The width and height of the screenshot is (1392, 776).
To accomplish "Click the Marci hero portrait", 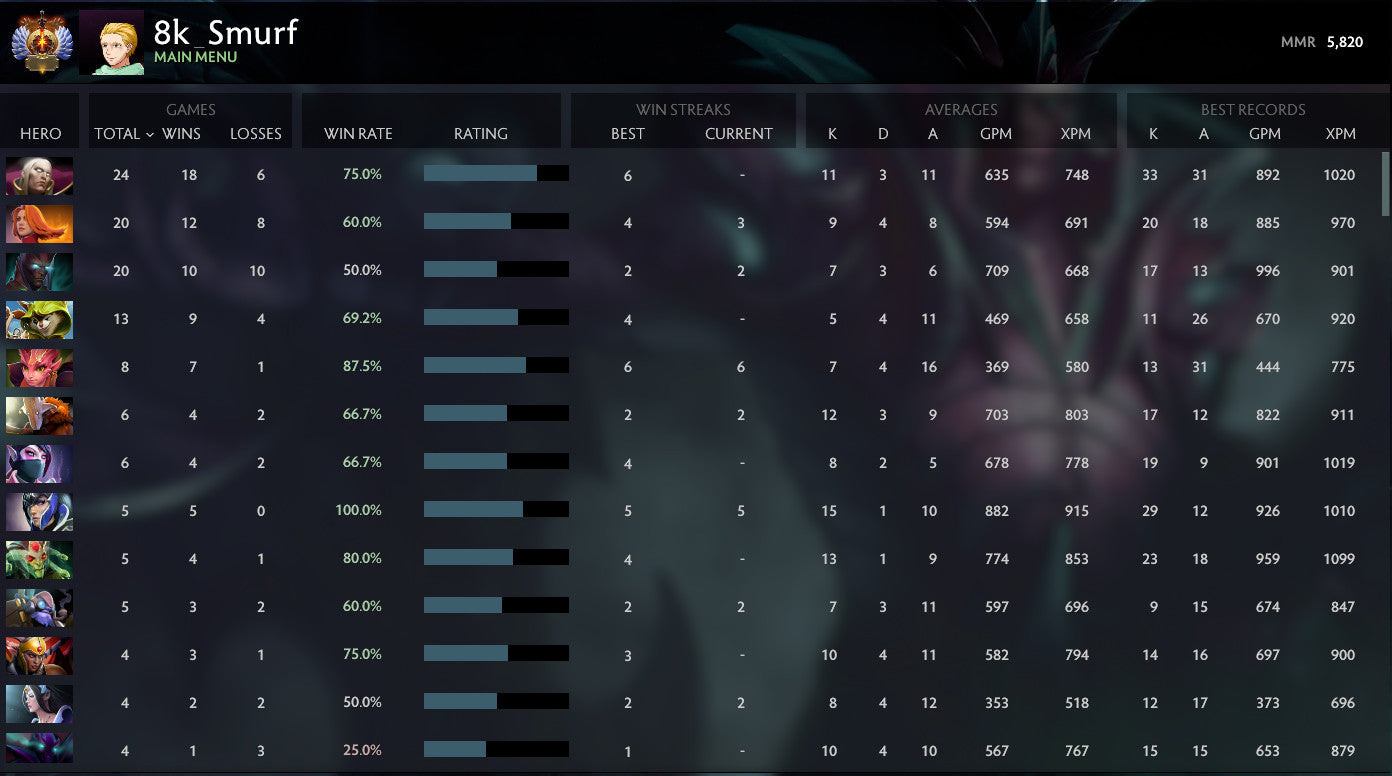I will click(x=39, y=415).
